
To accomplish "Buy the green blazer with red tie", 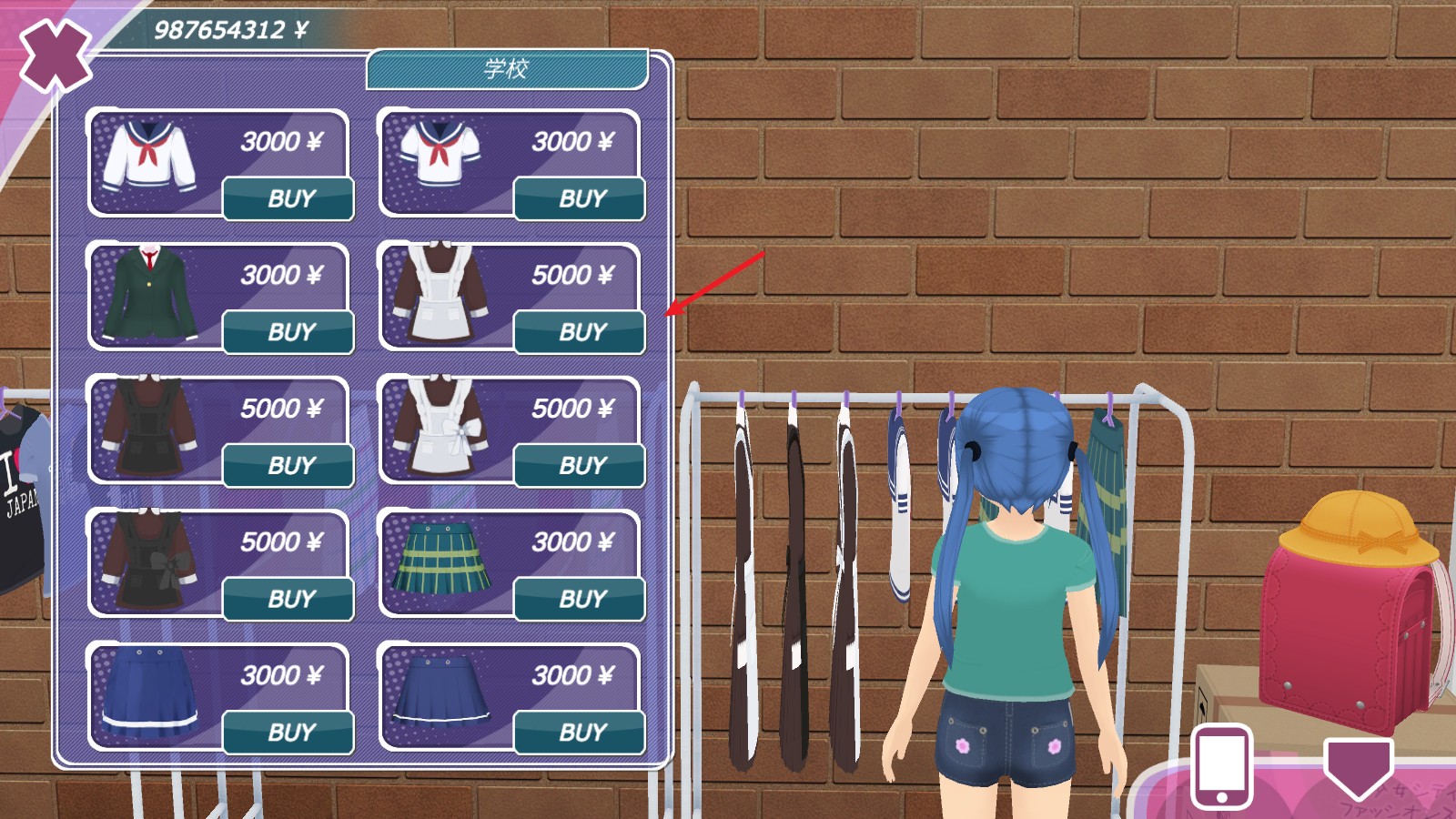I will [x=289, y=332].
